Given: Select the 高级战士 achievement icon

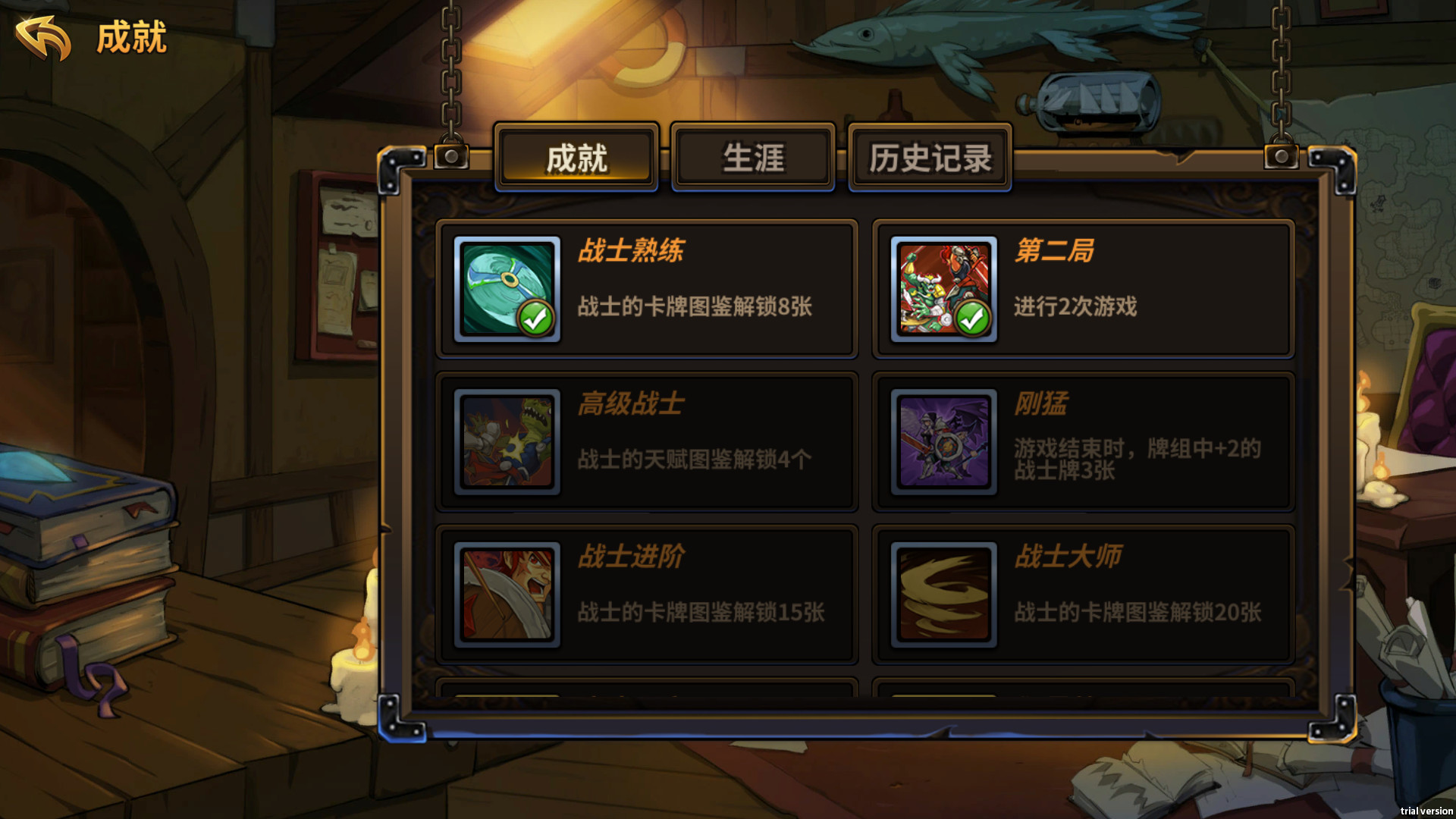Looking at the screenshot, I should tap(507, 442).
